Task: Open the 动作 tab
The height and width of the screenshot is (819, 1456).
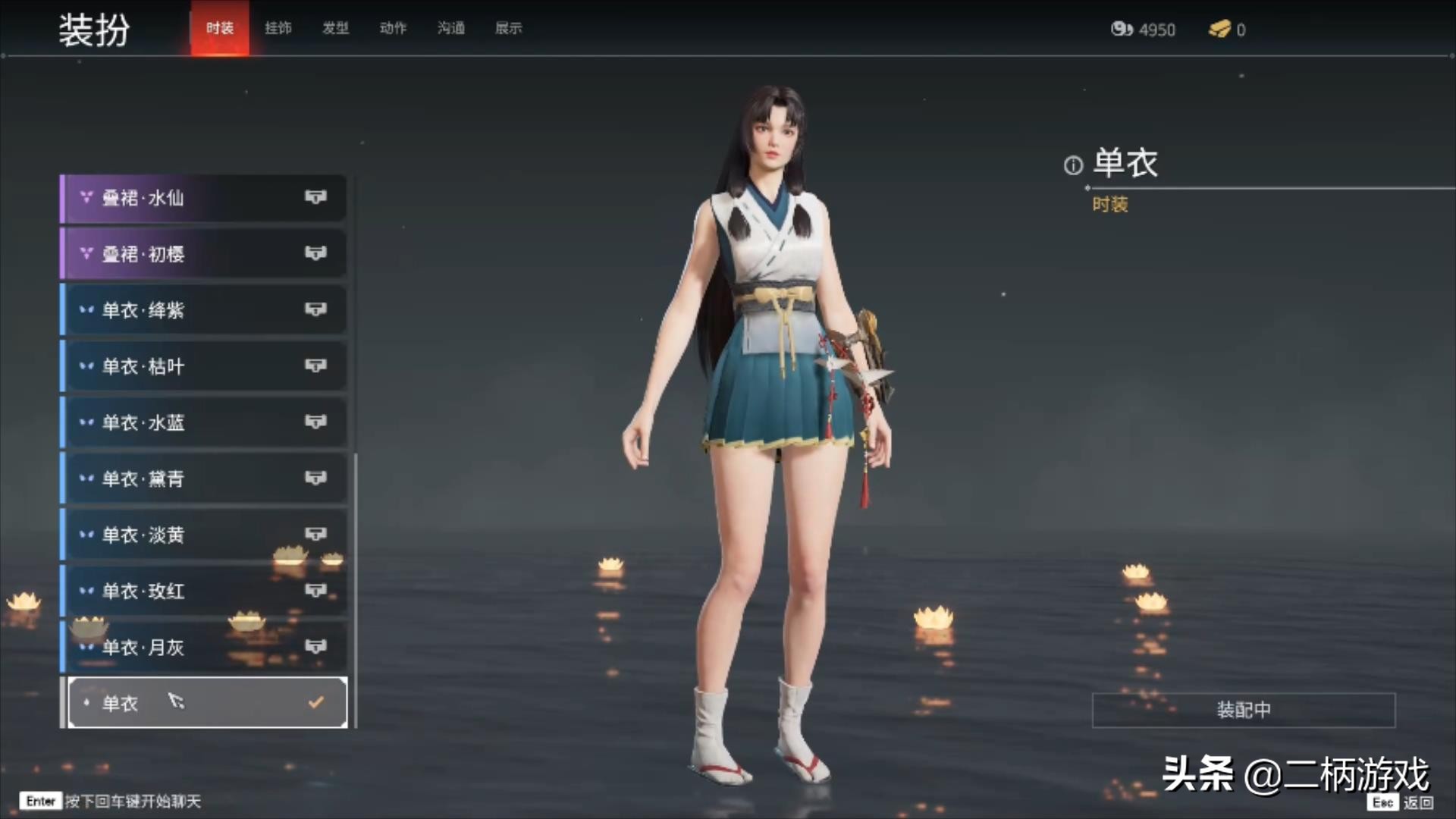Action: (393, 28)
